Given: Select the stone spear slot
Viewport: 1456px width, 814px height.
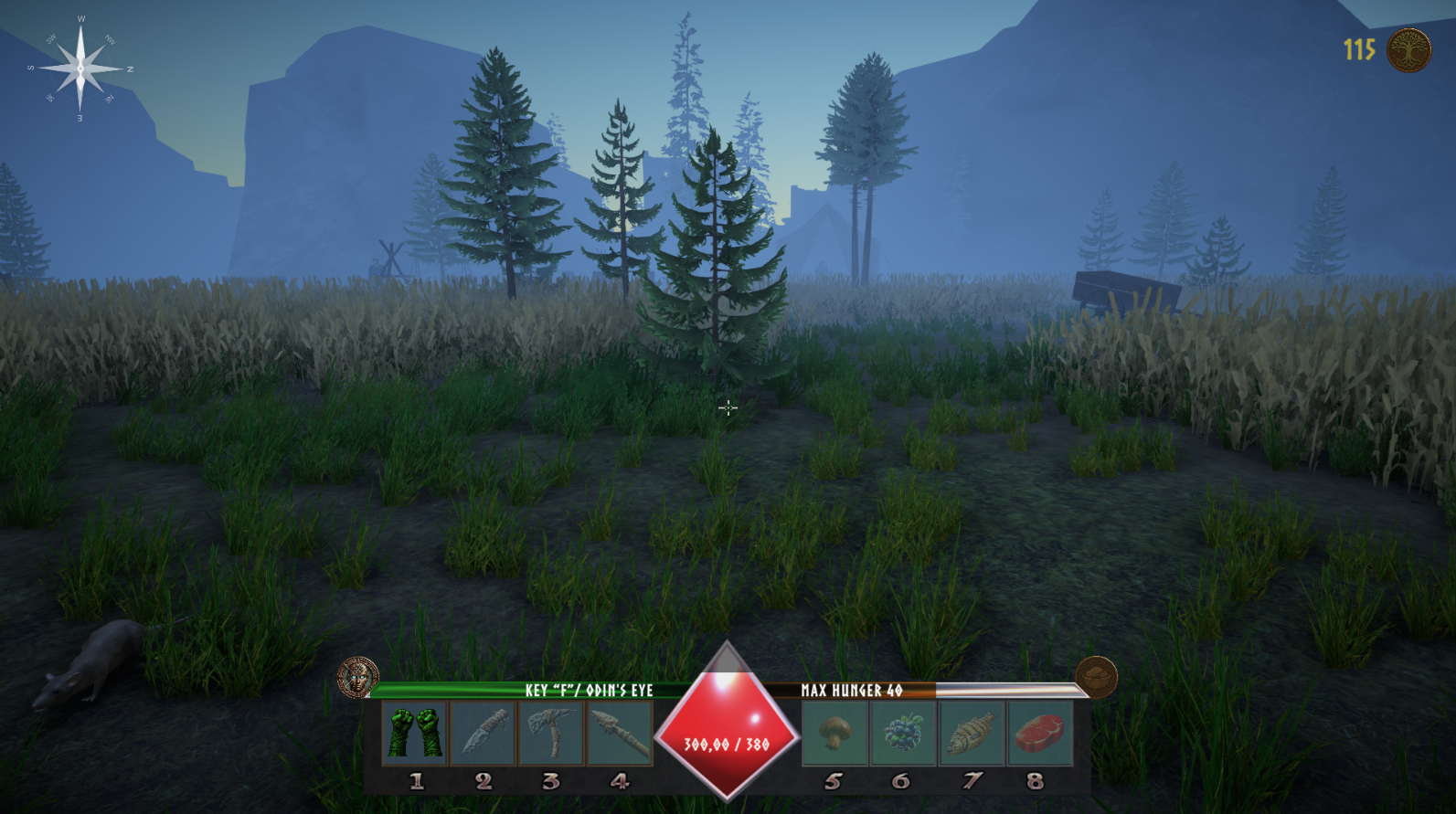Looking at the screenshot, I should click(619, 733).
